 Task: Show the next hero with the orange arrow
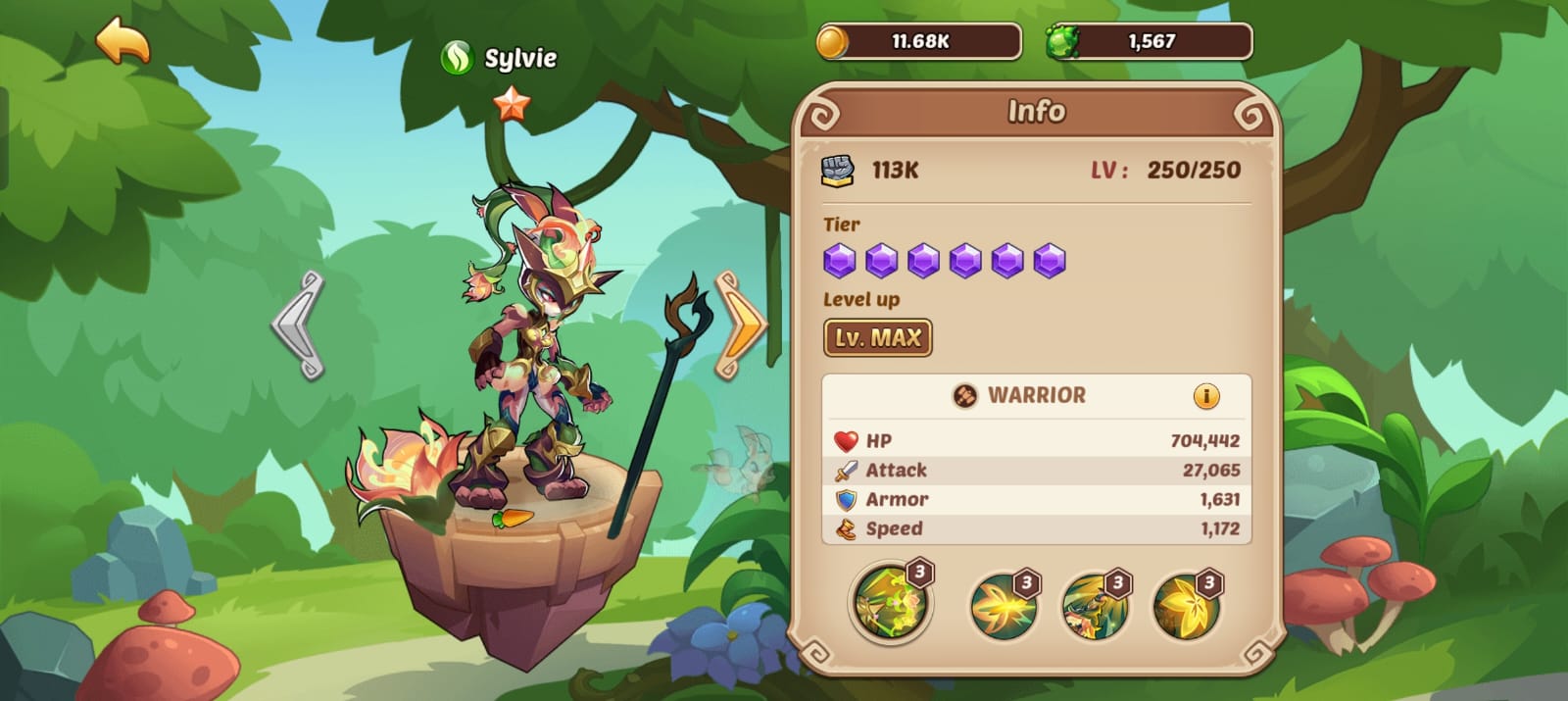coord(741,325)
